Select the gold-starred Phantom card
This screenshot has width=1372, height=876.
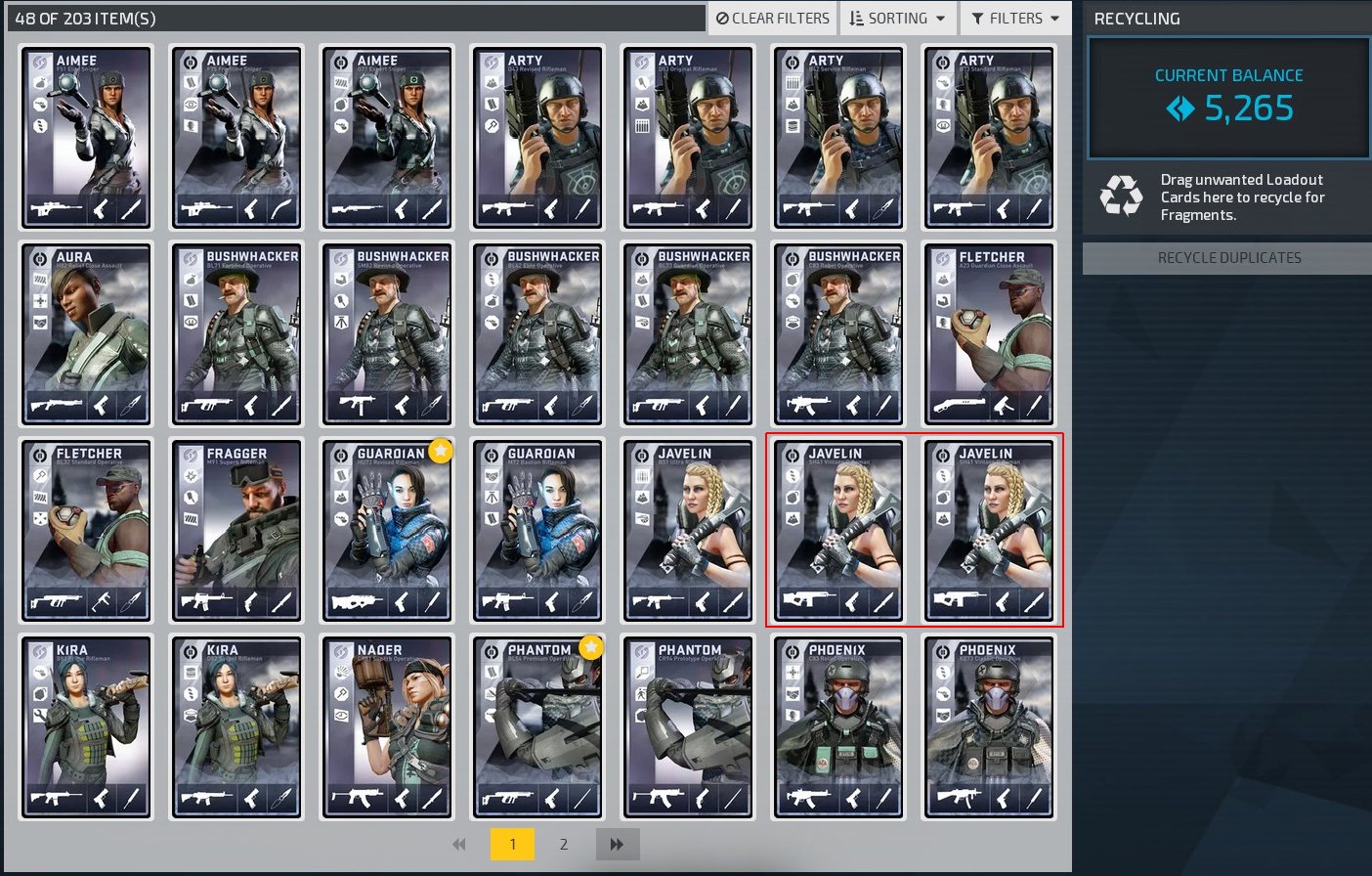coord(538,726)
